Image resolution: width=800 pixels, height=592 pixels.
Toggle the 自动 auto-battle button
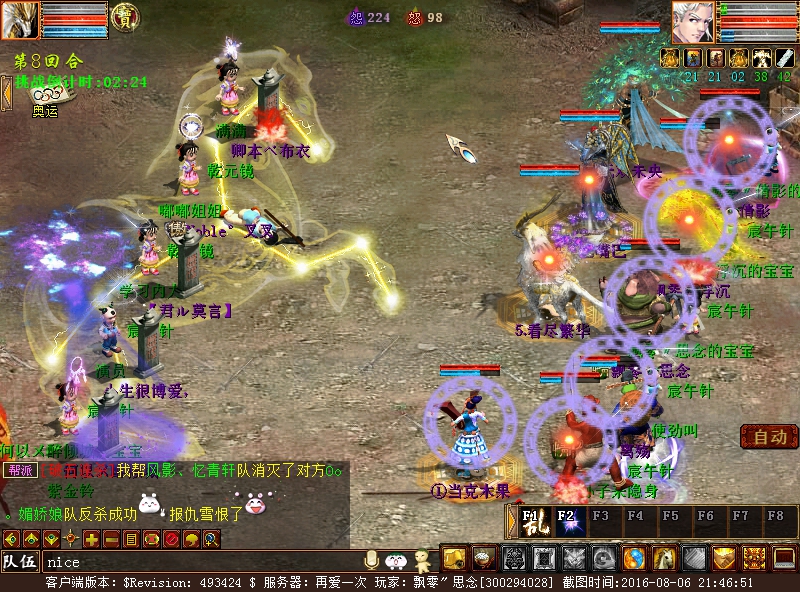[x=769, y=437]
